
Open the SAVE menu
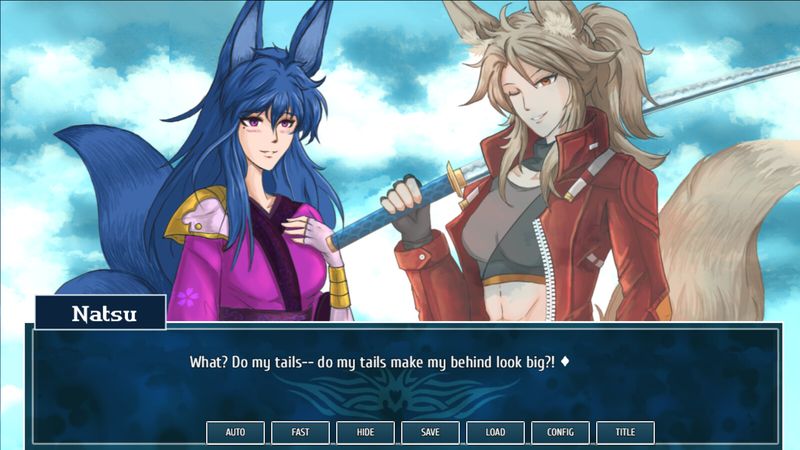430,433
